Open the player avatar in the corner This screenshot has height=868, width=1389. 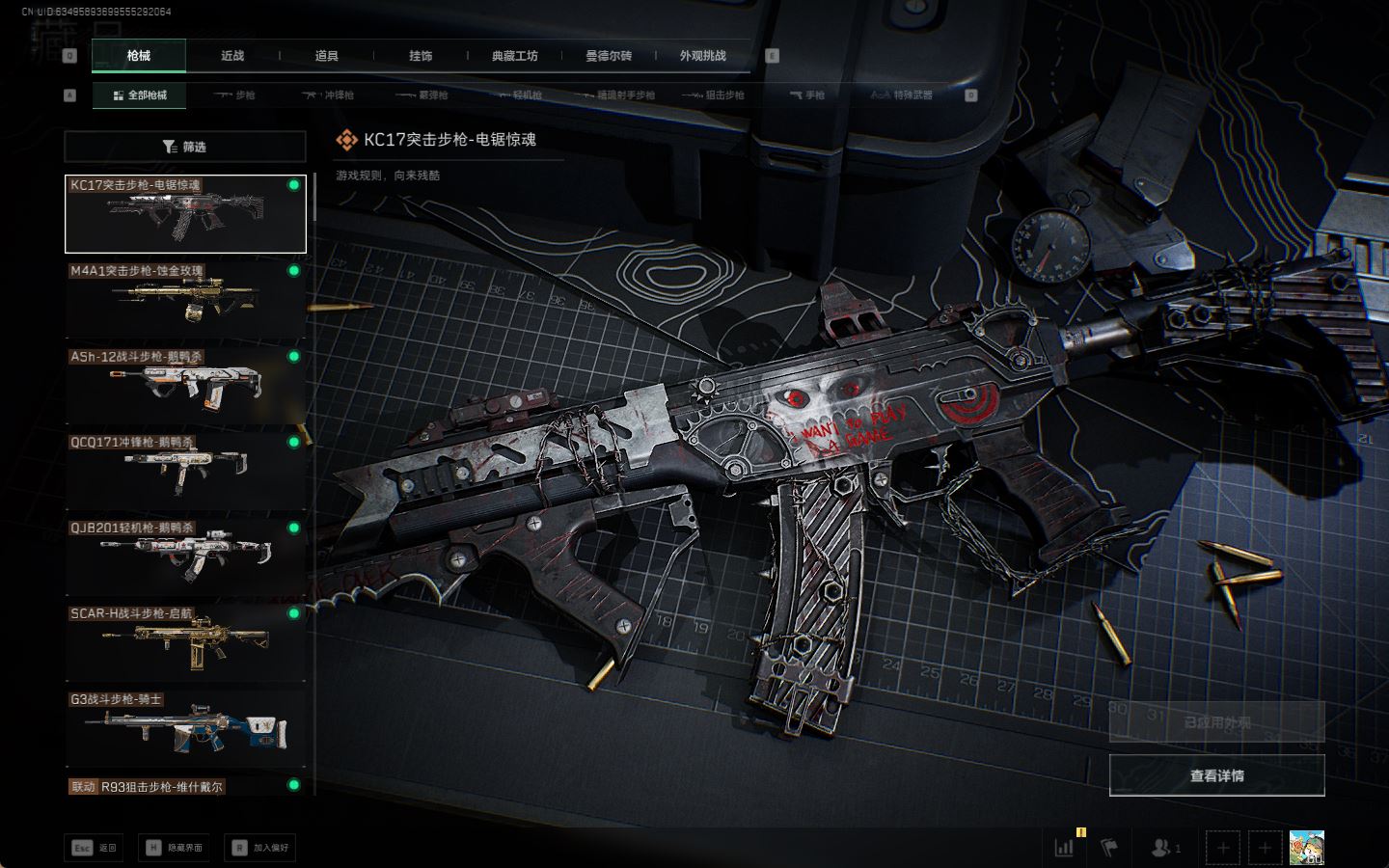click(1306, 848)
